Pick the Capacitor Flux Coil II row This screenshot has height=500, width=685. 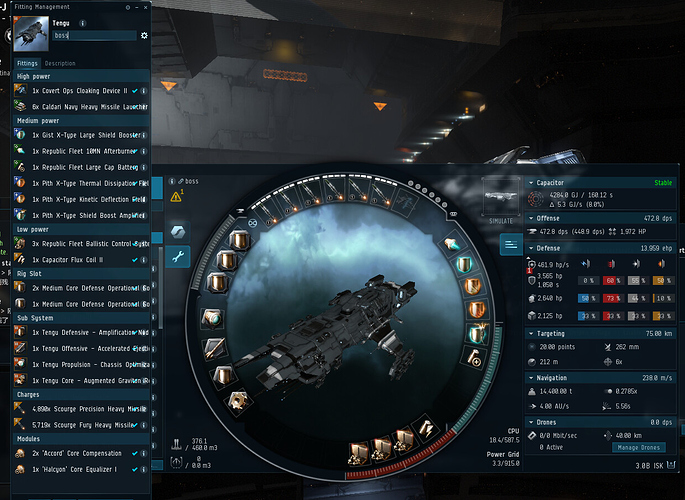click(x=82, y=259)
